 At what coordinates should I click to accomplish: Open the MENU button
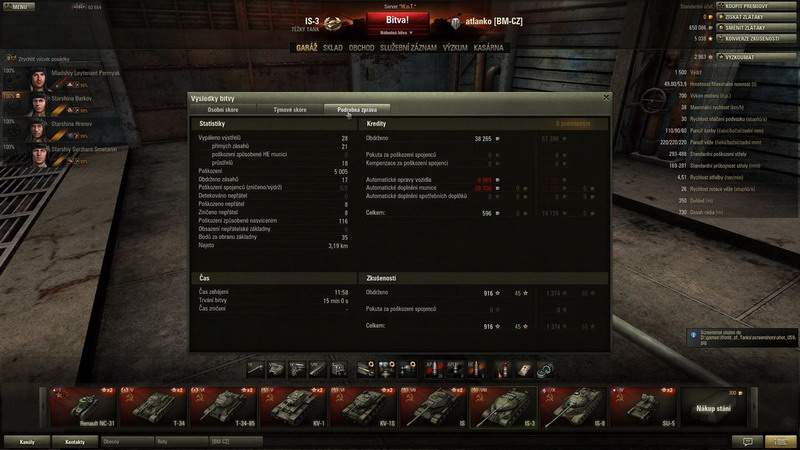20,7
